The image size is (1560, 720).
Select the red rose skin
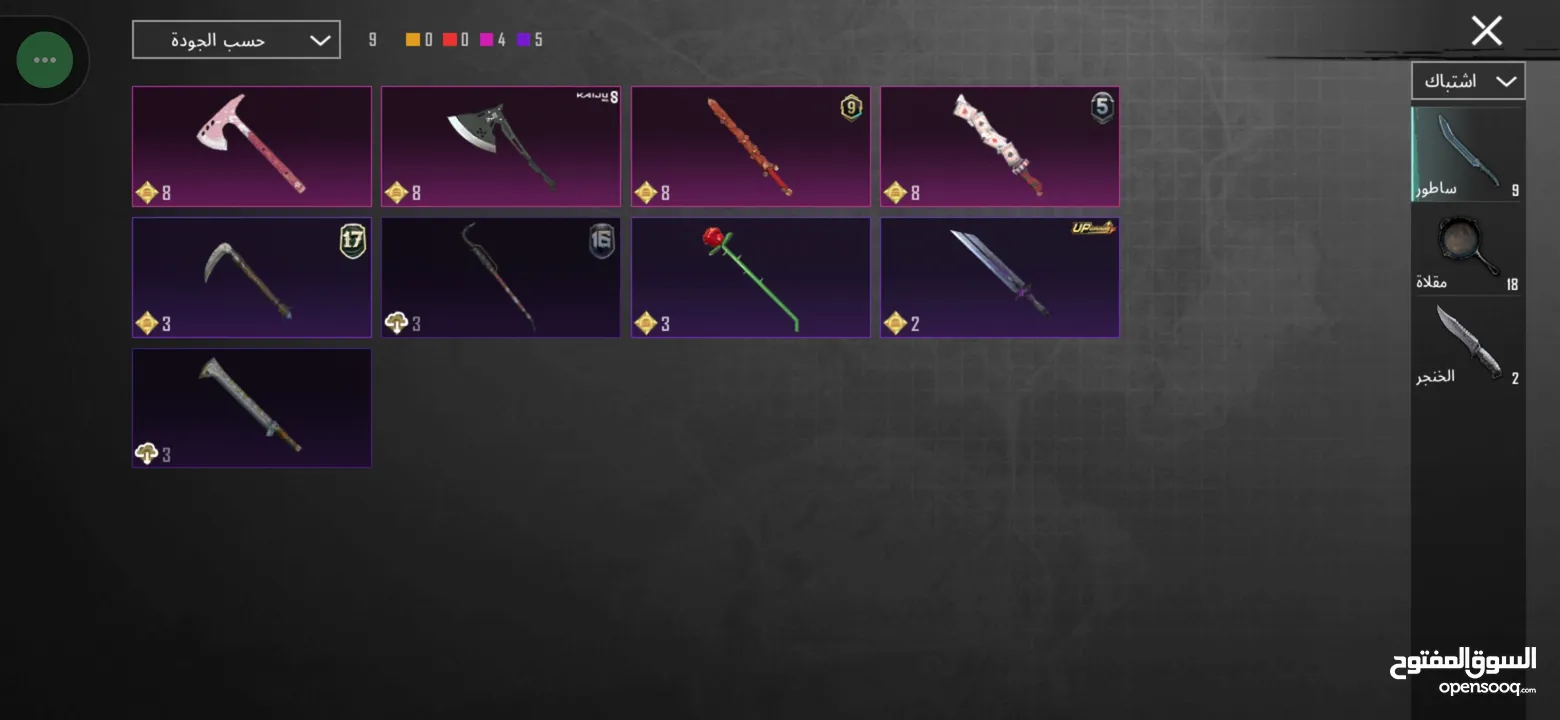[x=750, y=277]
